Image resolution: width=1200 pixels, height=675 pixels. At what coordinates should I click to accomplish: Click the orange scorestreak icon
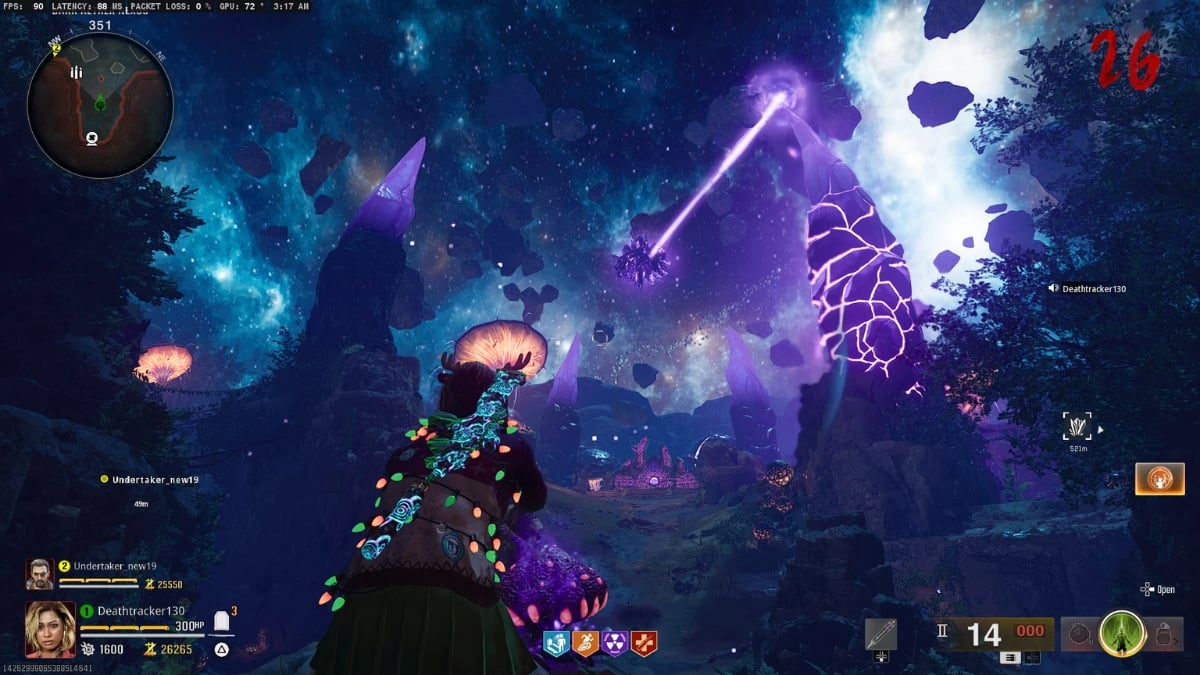coord(1160,479)
